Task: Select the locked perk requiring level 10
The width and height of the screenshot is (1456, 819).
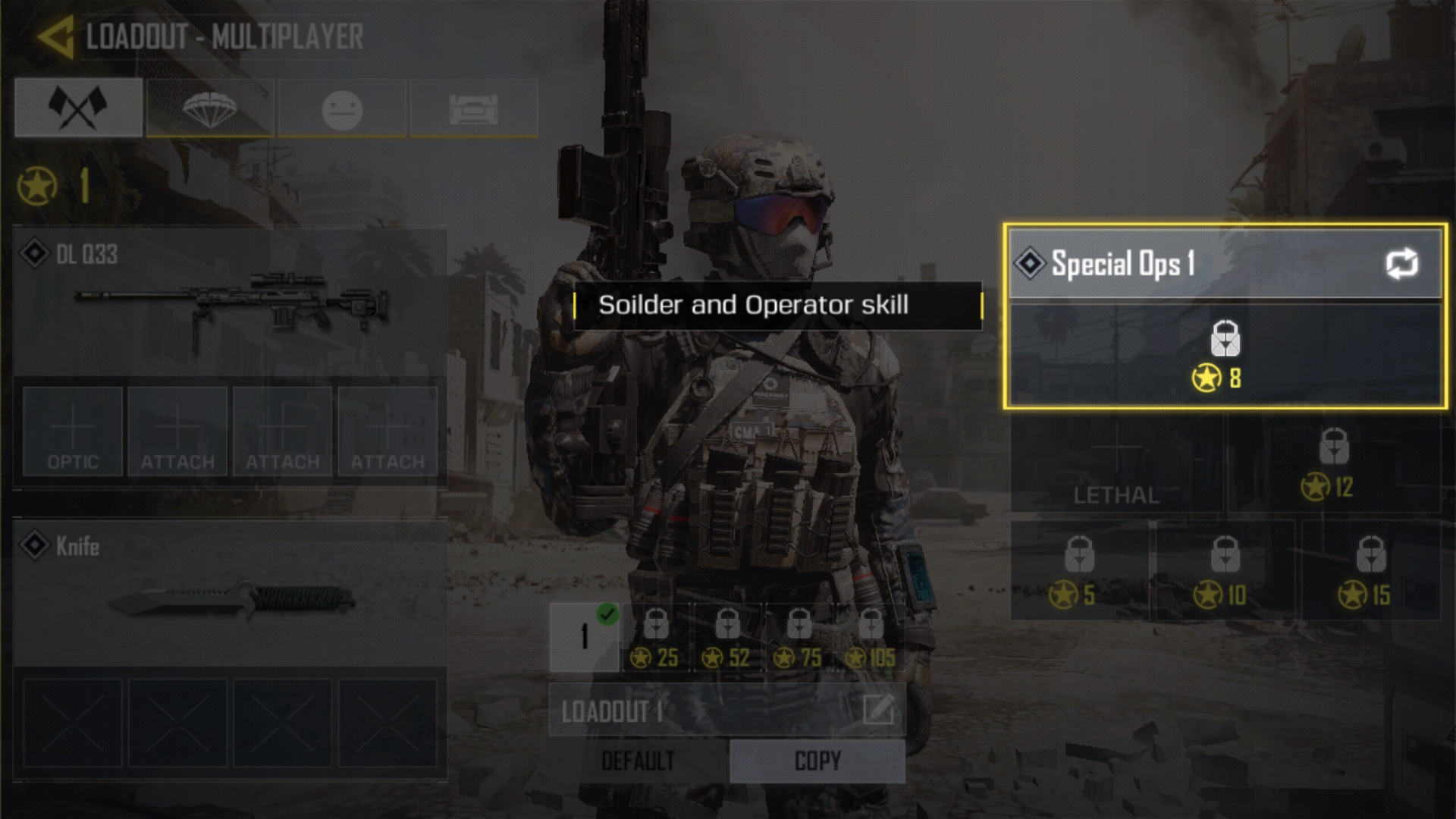Action: click(x=1224, y=570)
